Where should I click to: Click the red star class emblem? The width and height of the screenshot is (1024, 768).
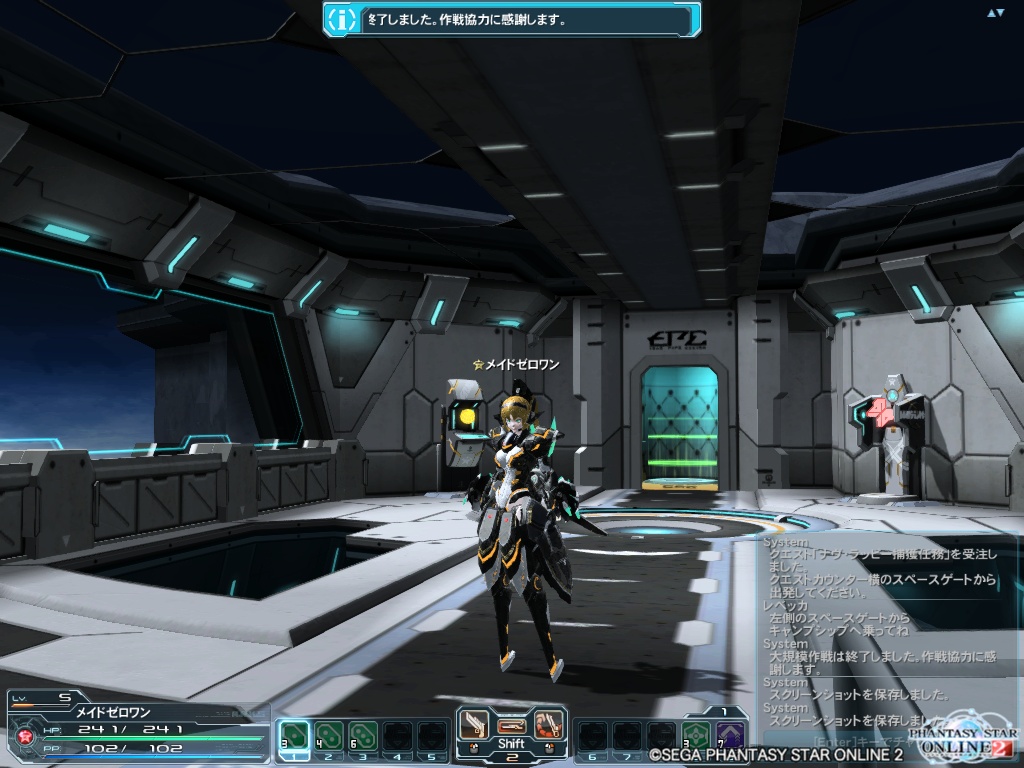(x=23, y=738)
